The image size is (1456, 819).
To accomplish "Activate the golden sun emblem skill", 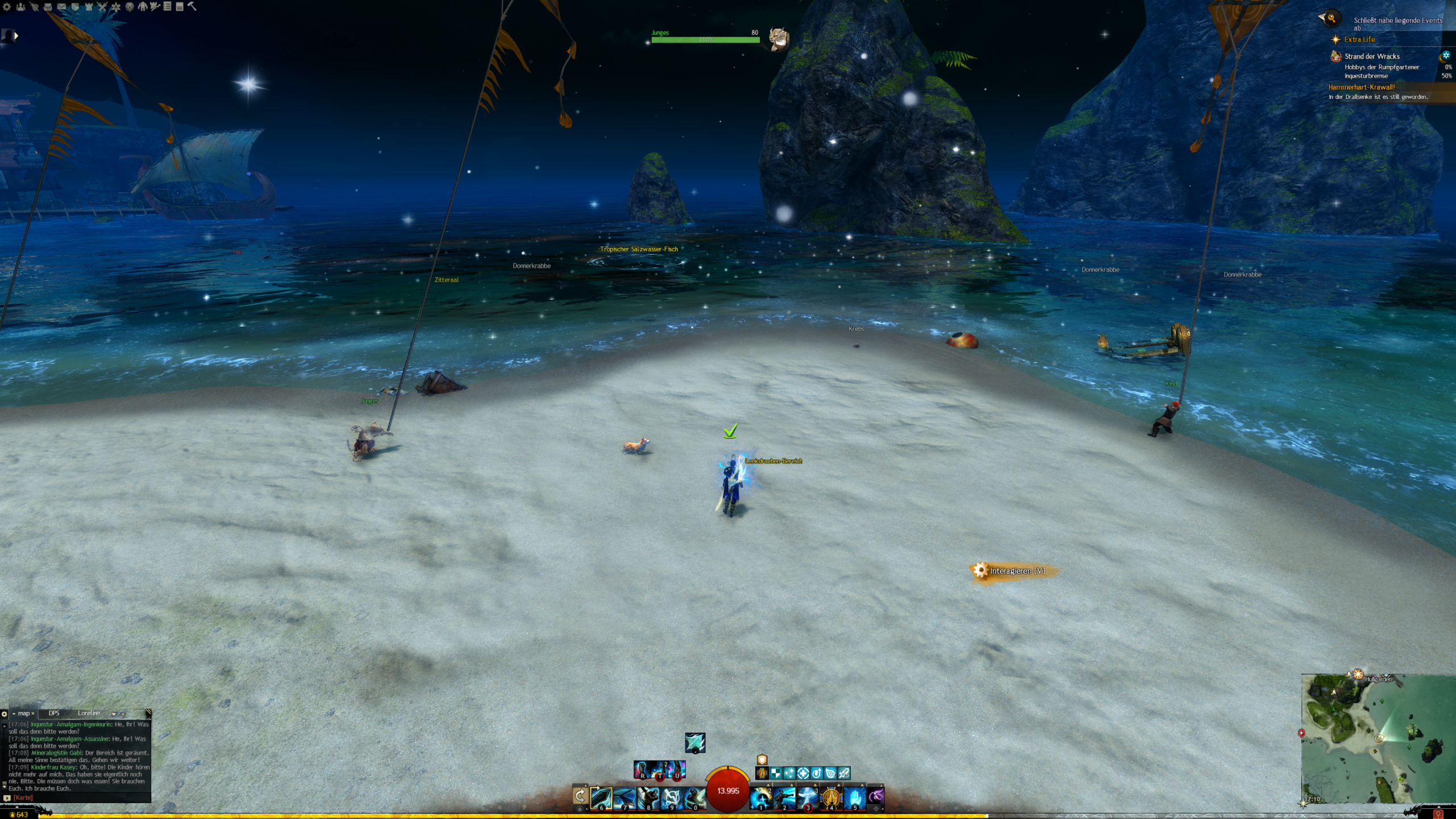I will tap(830, 797).
